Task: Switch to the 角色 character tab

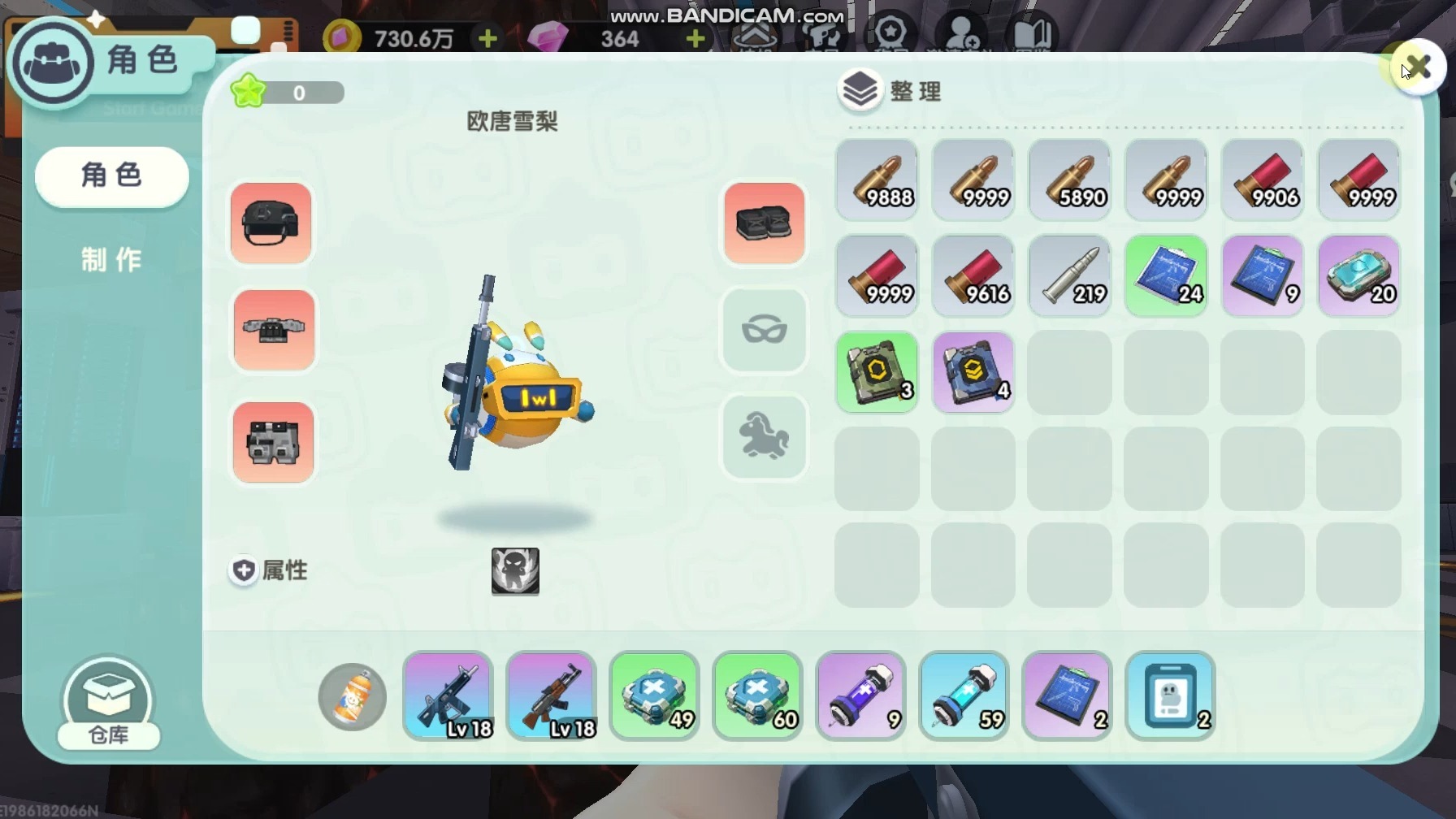Action: pyautogui.click(x=111, y=175)
